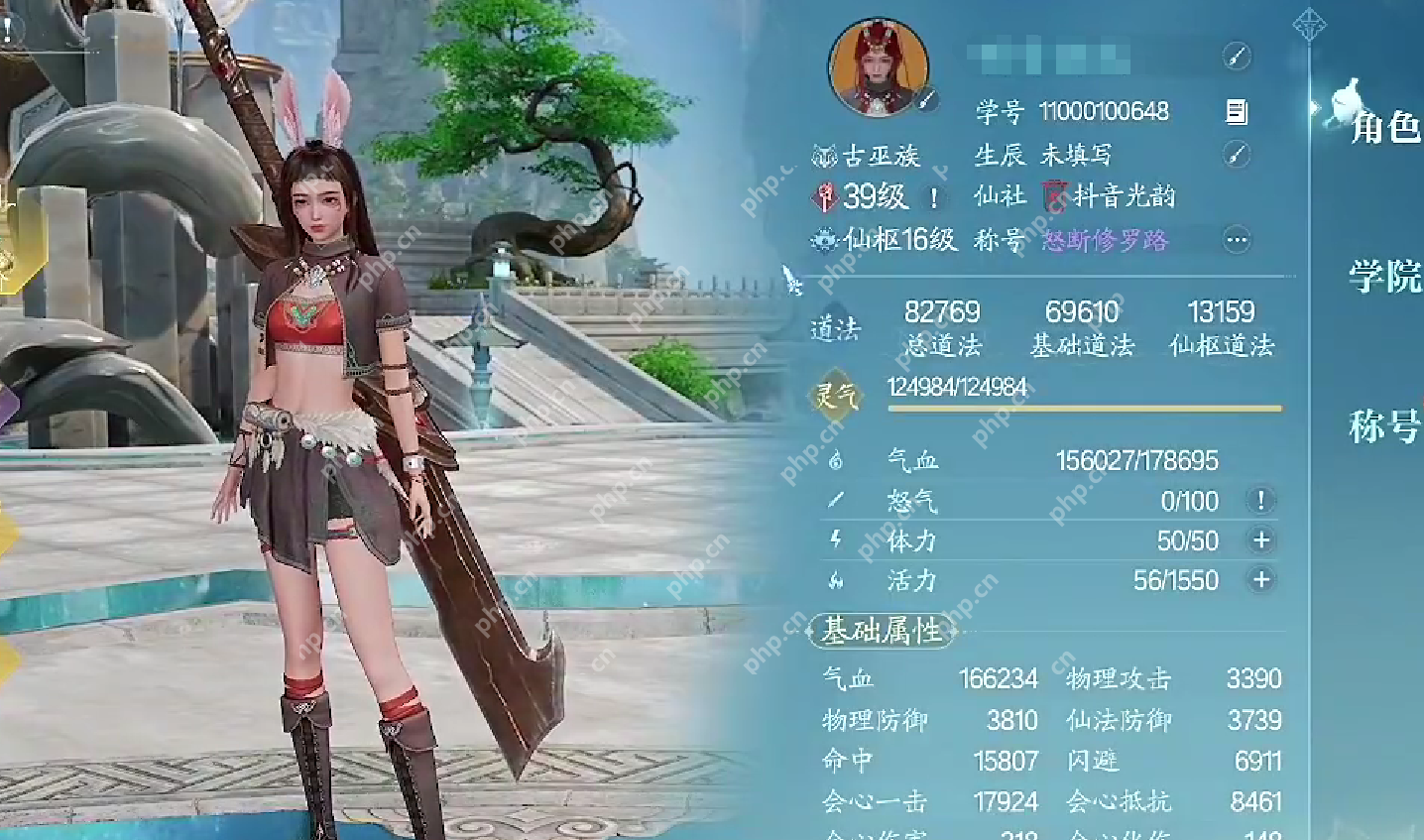
Task: Copy the student ID using the document icon
Action: click(1236, 112)
